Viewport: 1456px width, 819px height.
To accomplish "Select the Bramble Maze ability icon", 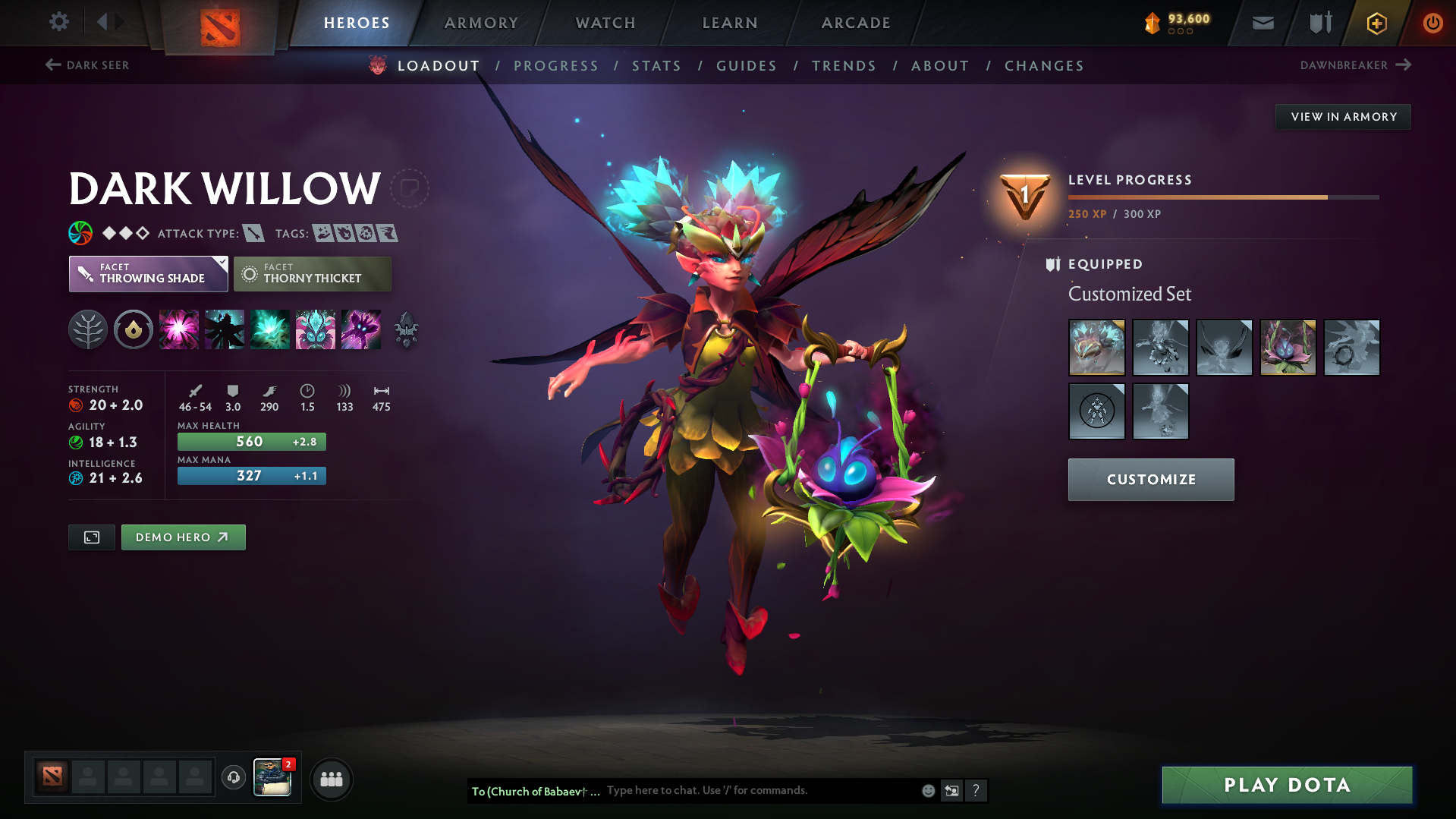I will (x=178, y=329).
